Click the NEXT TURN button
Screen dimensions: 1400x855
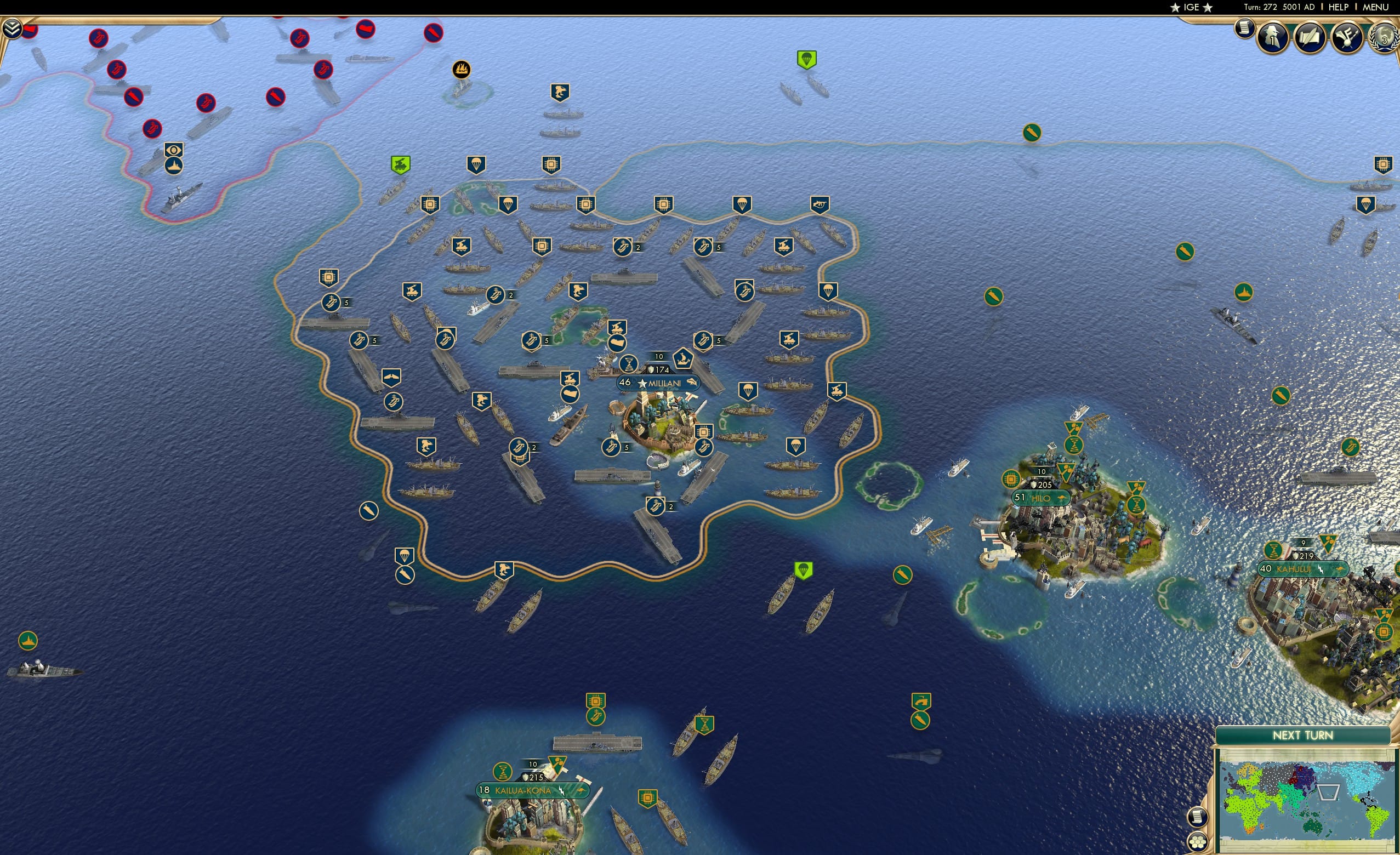pos(1303,735)
